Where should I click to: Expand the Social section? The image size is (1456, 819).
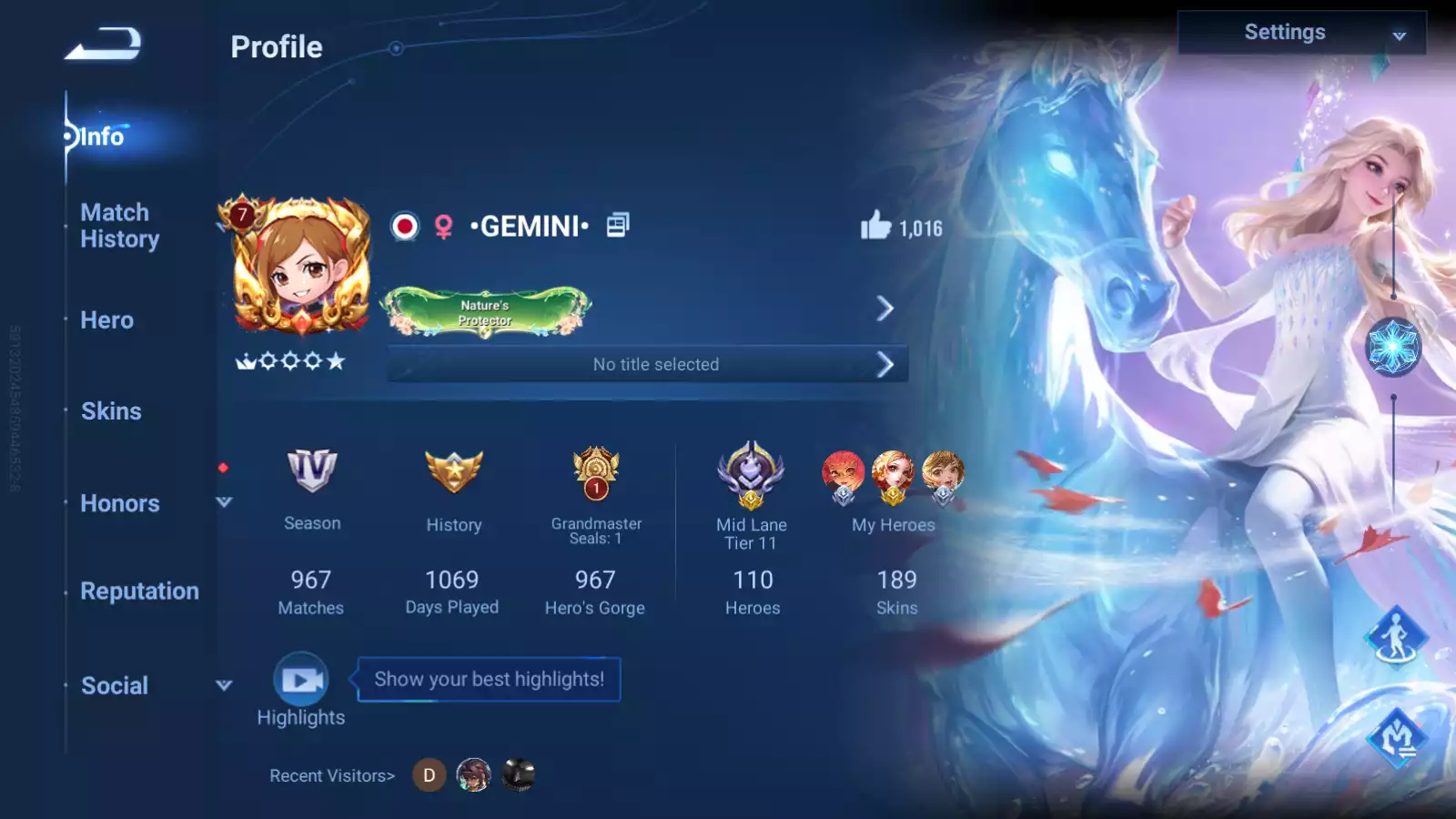[x=224, y=685]
